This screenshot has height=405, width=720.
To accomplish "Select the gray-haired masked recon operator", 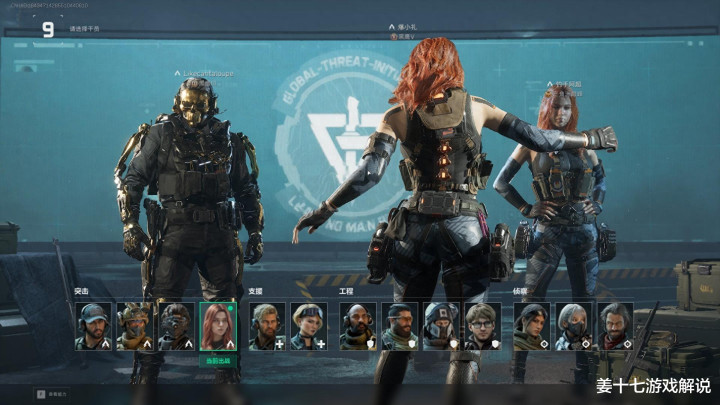I will 574,326.
